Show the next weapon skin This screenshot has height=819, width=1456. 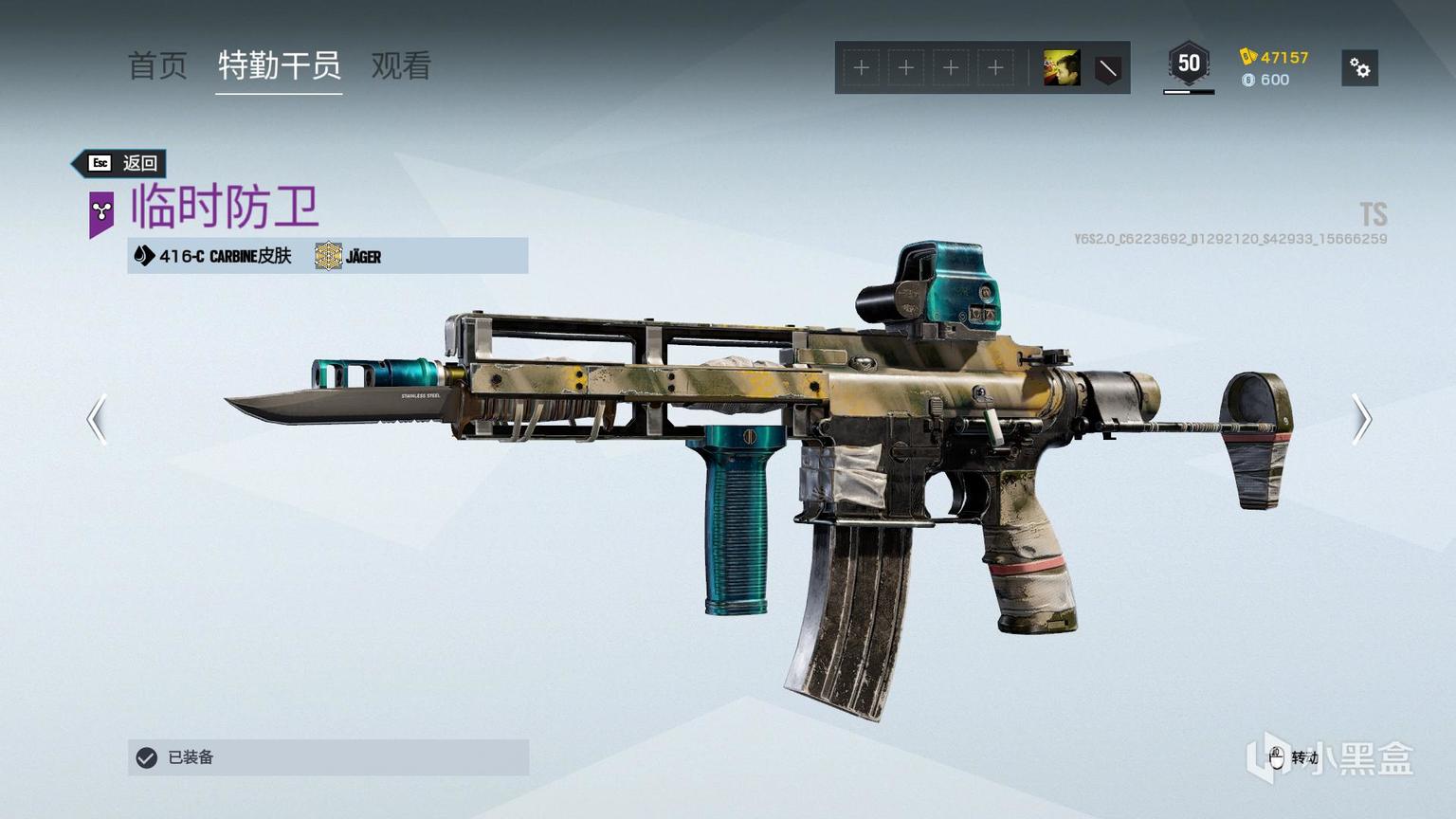[1361, 419]
